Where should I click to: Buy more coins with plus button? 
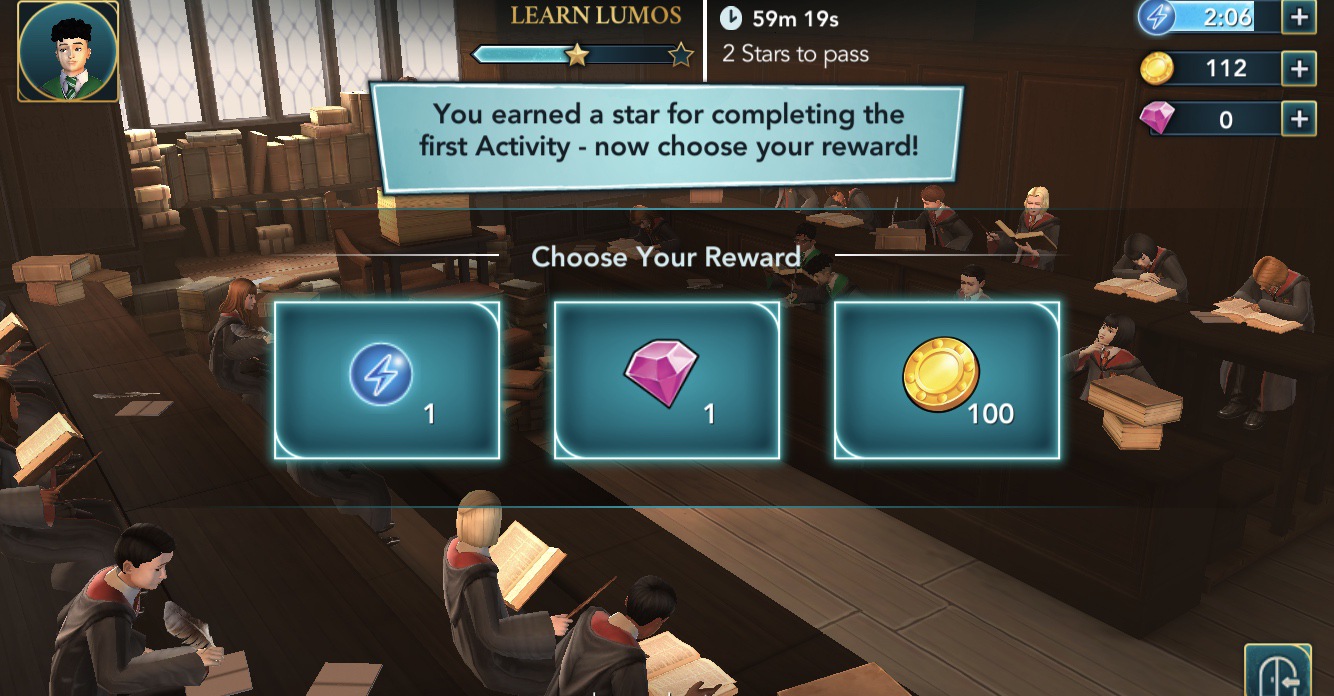click(x=1298, y=68)
